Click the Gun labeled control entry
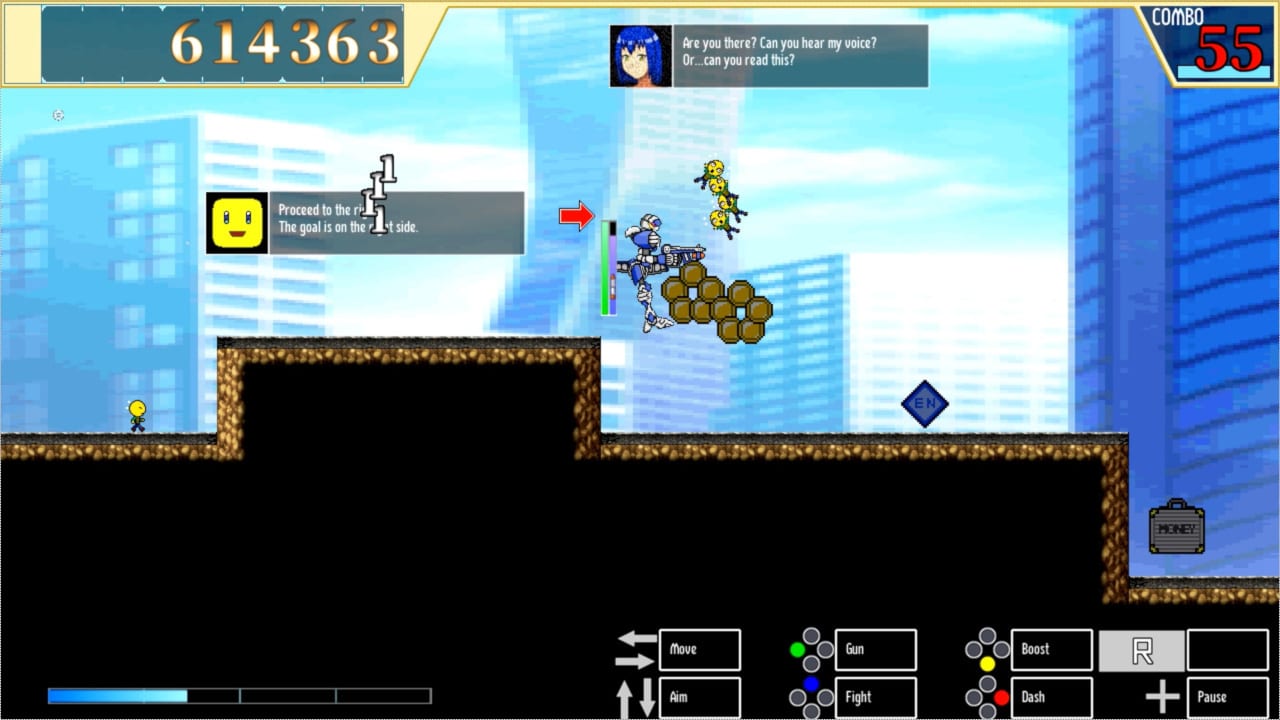 click(x=875, y=649)
